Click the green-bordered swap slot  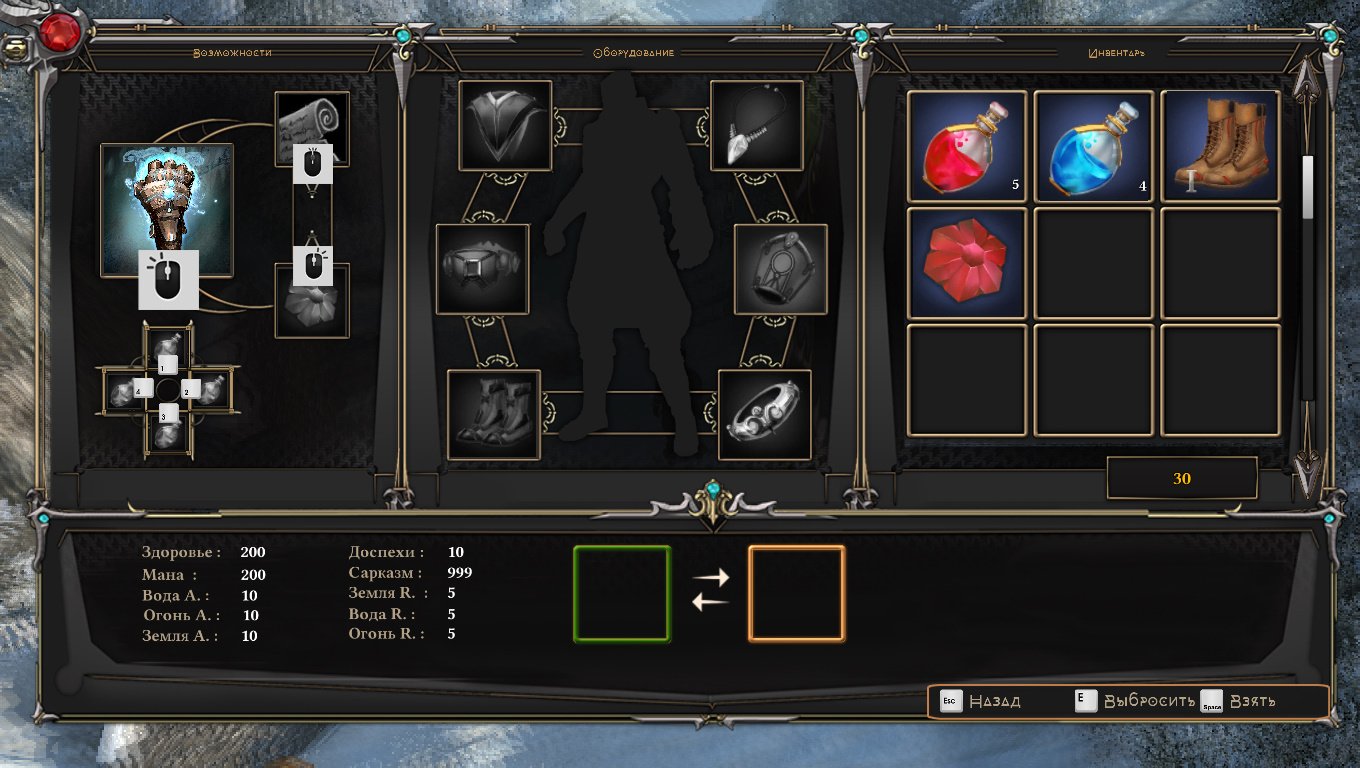(x=621, y=593)
